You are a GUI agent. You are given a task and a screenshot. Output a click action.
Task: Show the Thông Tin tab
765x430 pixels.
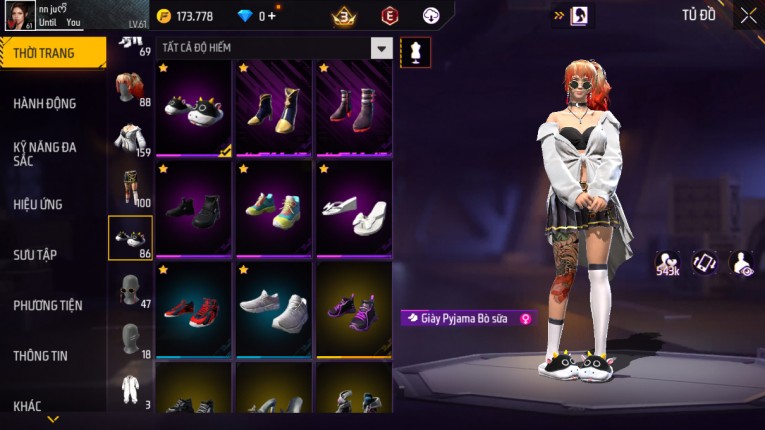click(x=41, y=355)
